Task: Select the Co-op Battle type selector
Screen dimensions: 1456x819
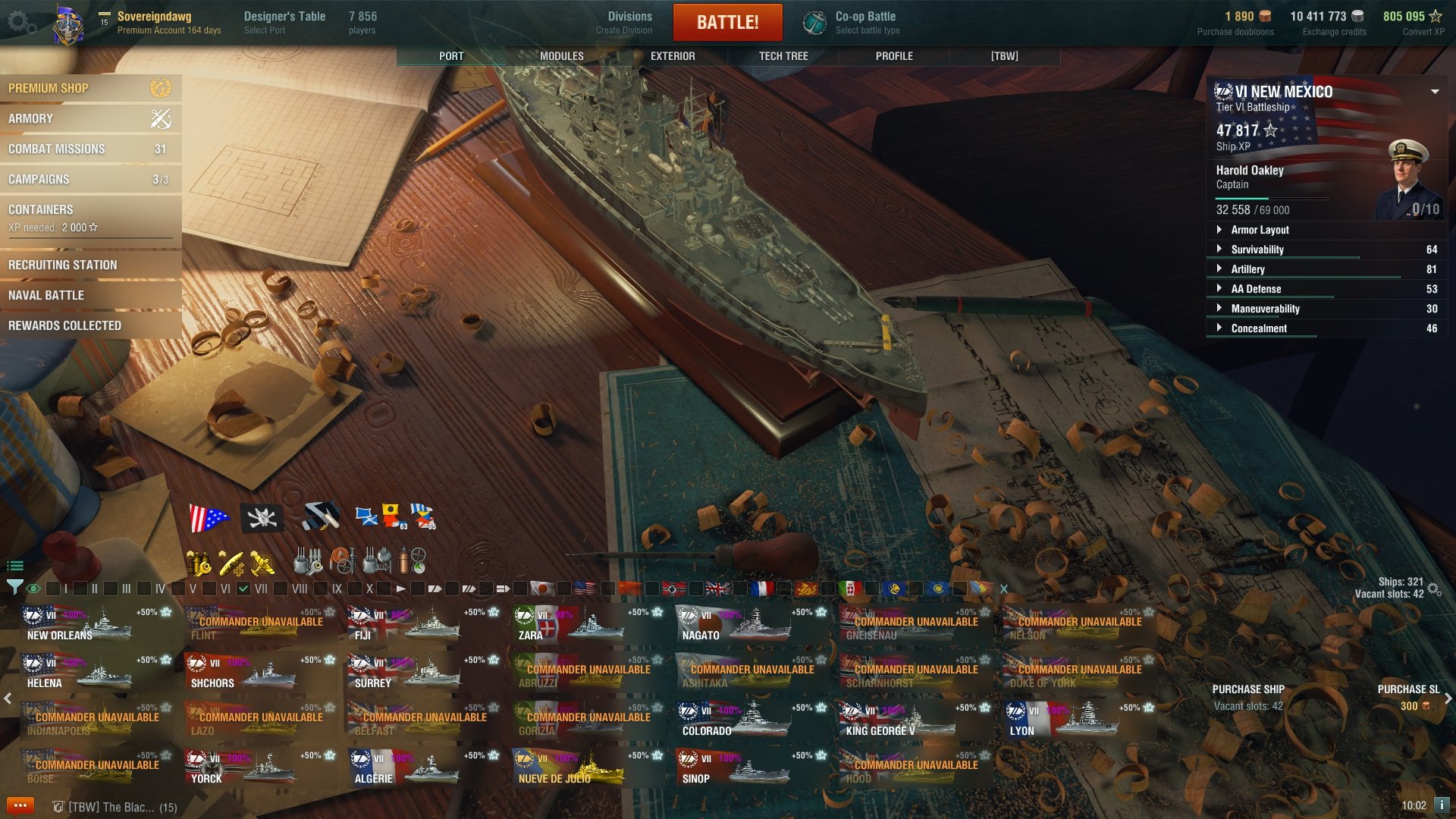Action: [864, 22]
